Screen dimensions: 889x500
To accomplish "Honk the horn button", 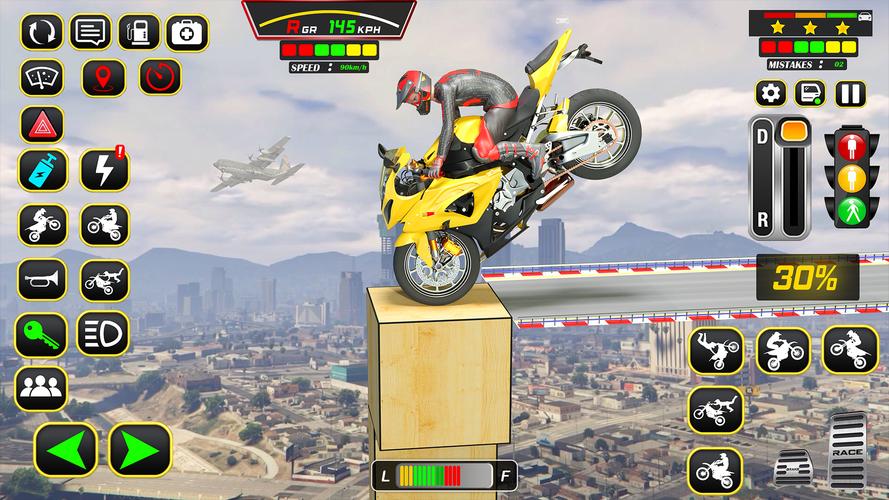I will (x=41, y=280).
